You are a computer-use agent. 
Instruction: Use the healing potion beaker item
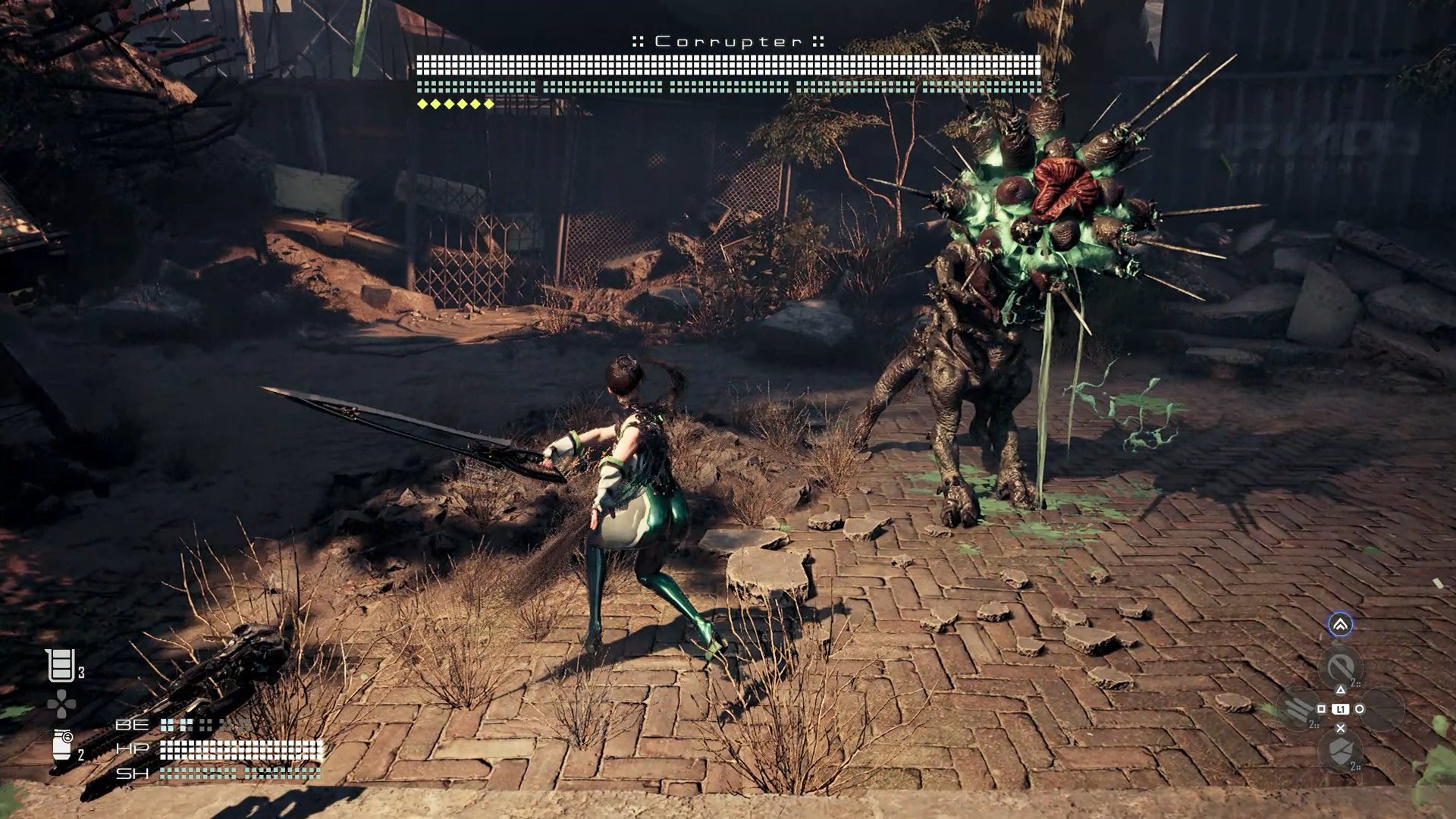coord(60,666)
